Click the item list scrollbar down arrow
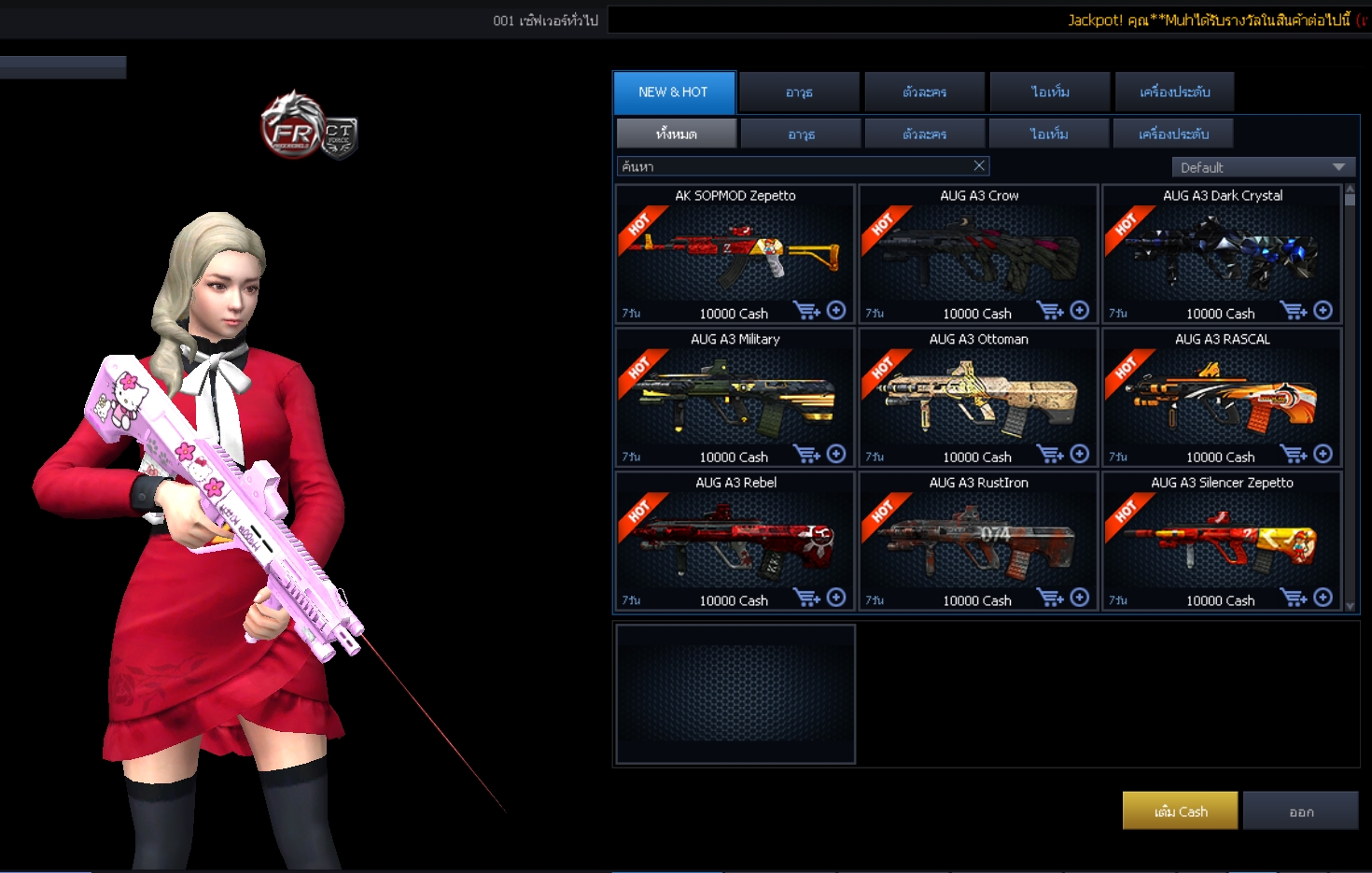The width and height of the screenshot is (1372, 873). pyautogui.click(x=1350, y=606)
